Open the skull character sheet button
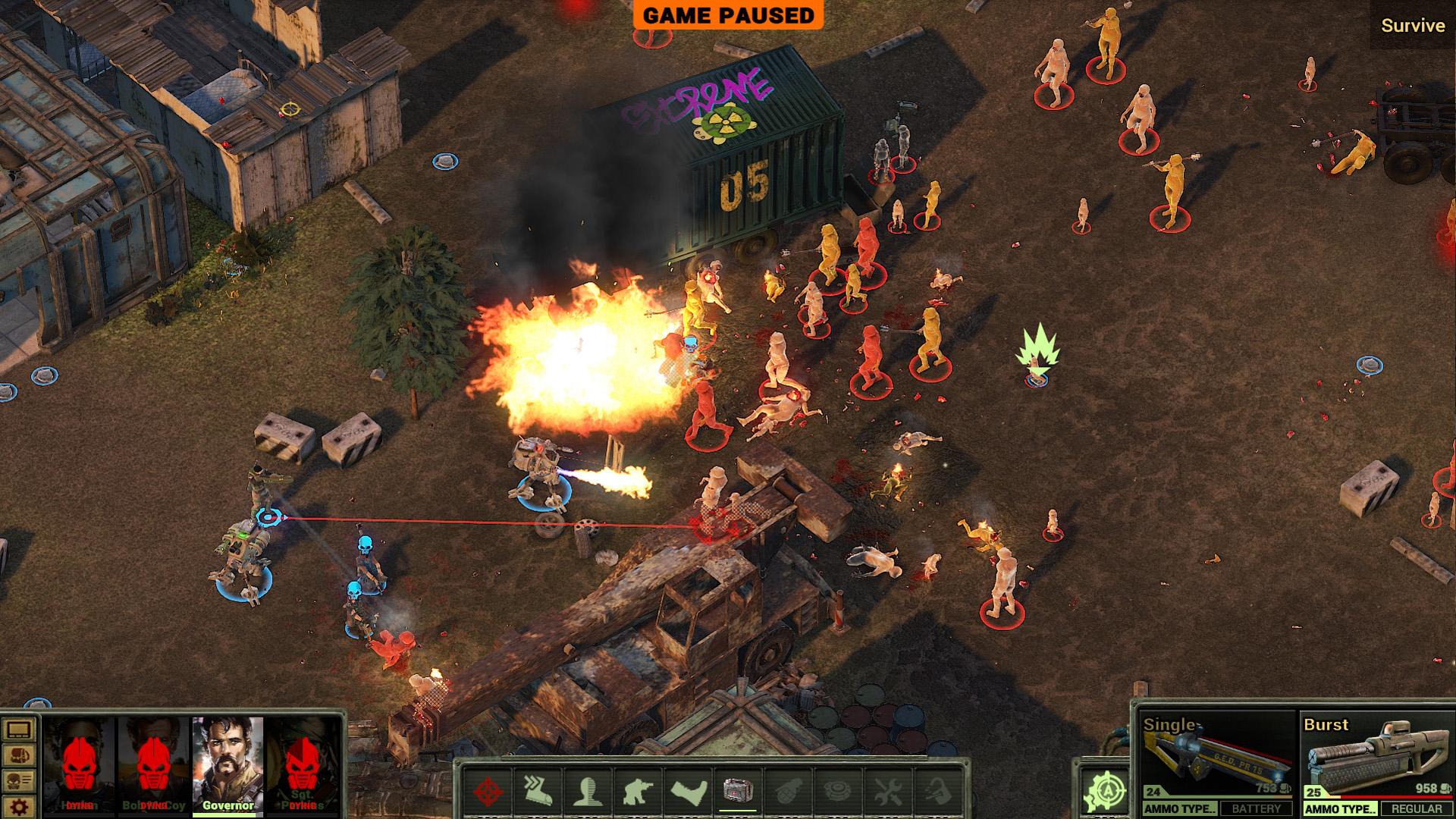The image size is (1456, 819). [x=19, y=781]
